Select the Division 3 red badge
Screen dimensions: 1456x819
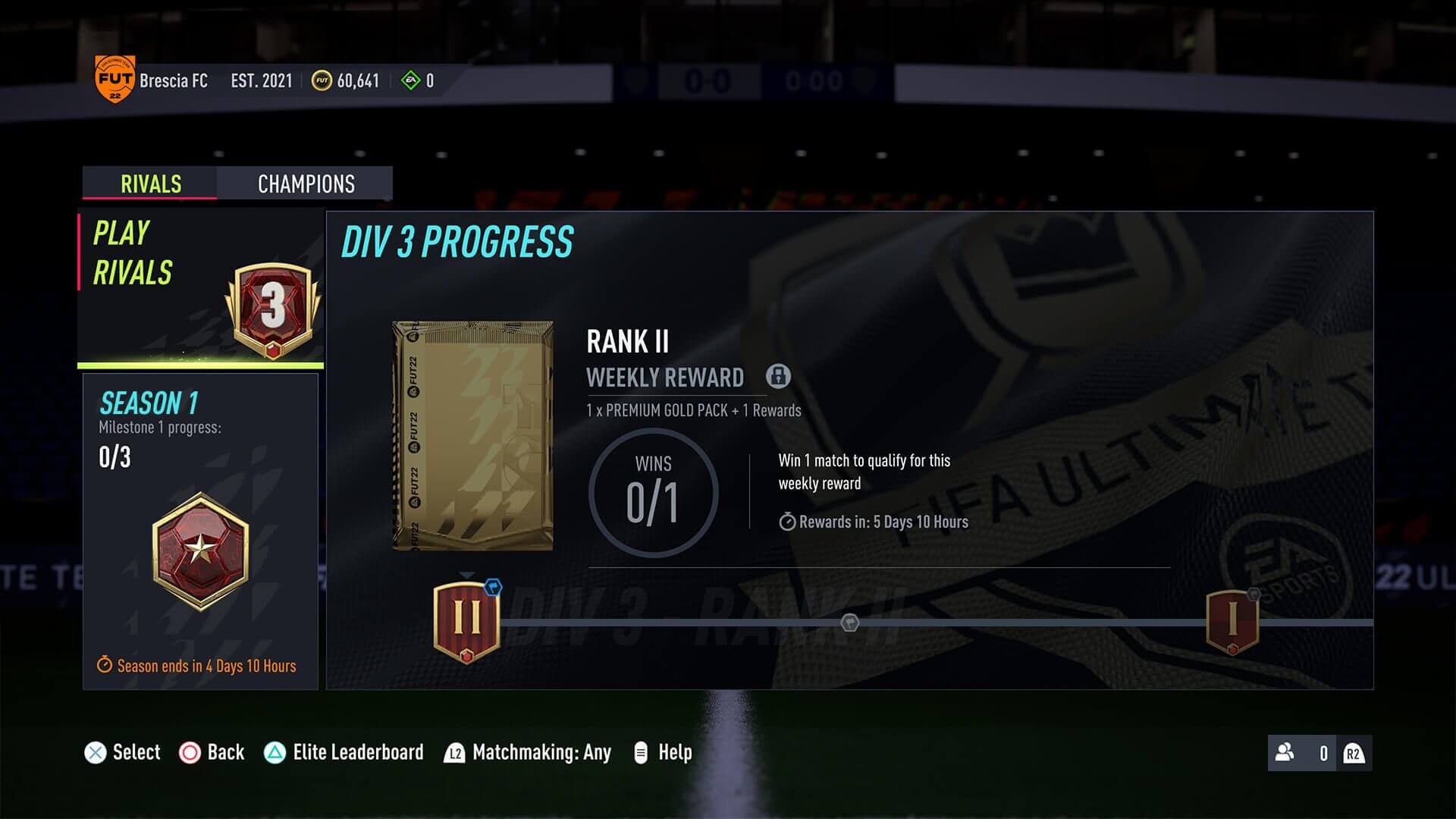tap(275, 306)
